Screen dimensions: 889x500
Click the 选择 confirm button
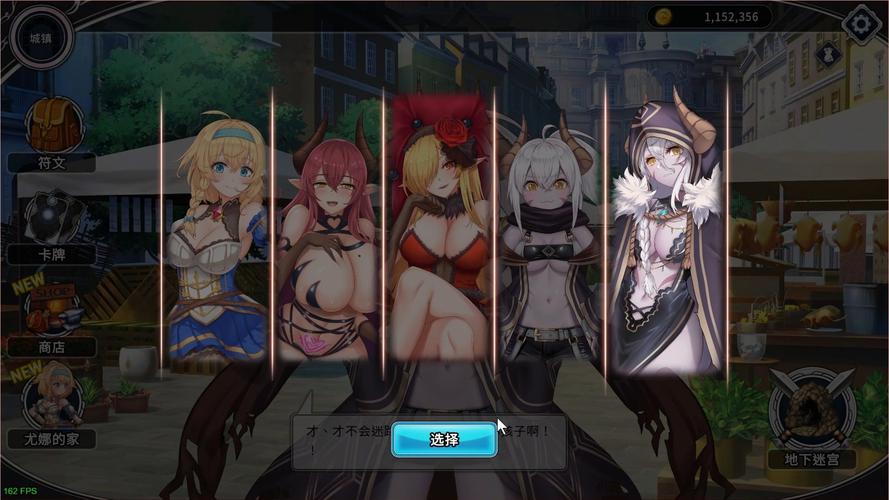[444, 439]
